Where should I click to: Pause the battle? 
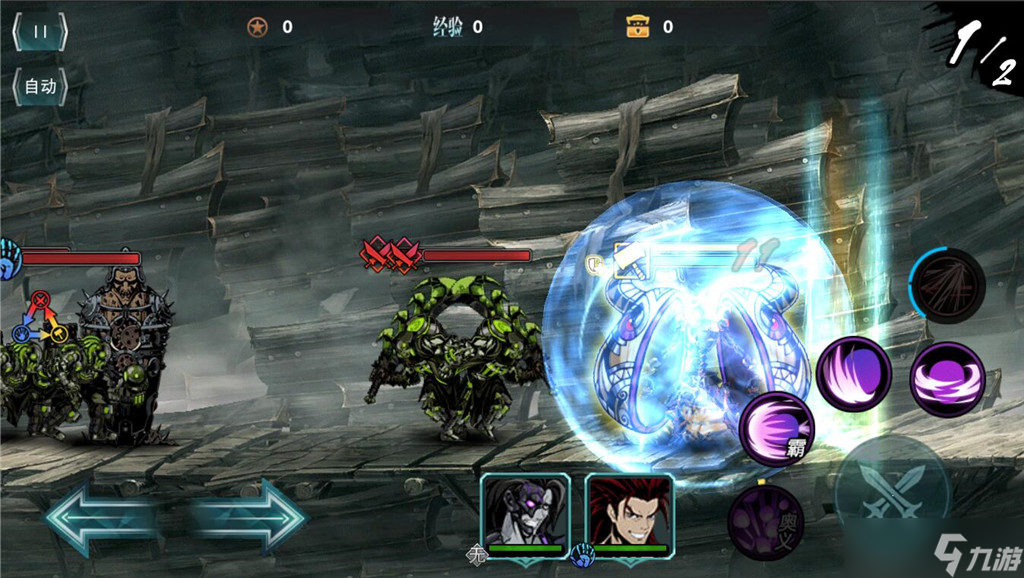click(x=39, y=31)
